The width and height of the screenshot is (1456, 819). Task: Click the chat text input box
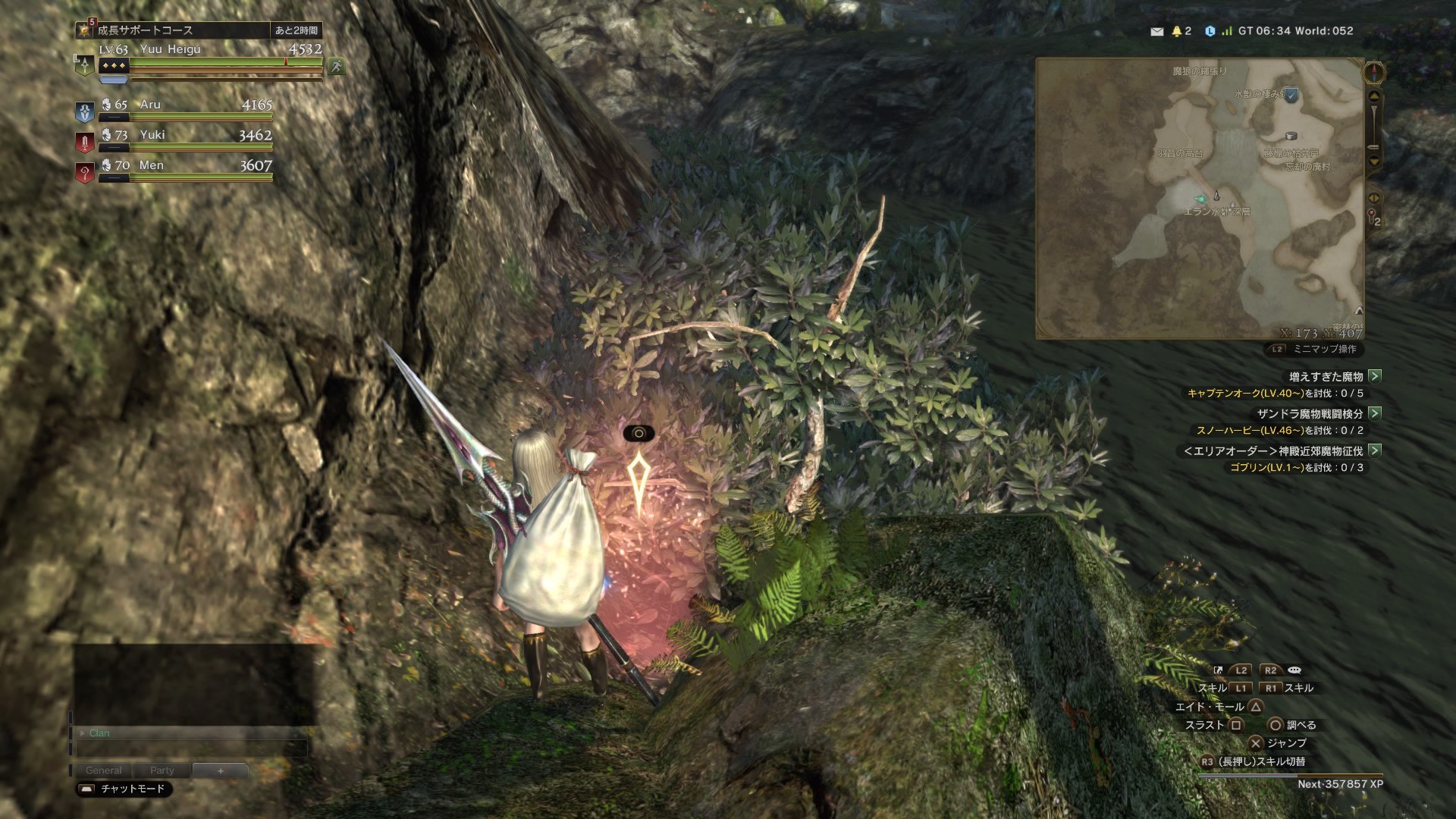pyautogui.click(x=191, y=749)
